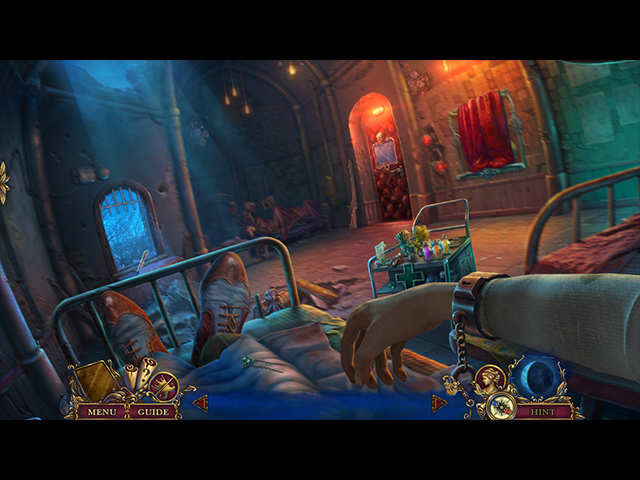The height and width of the screenshot is (480, 640).
Task: Open the Menu button
Action: click(x=101, y=411)
